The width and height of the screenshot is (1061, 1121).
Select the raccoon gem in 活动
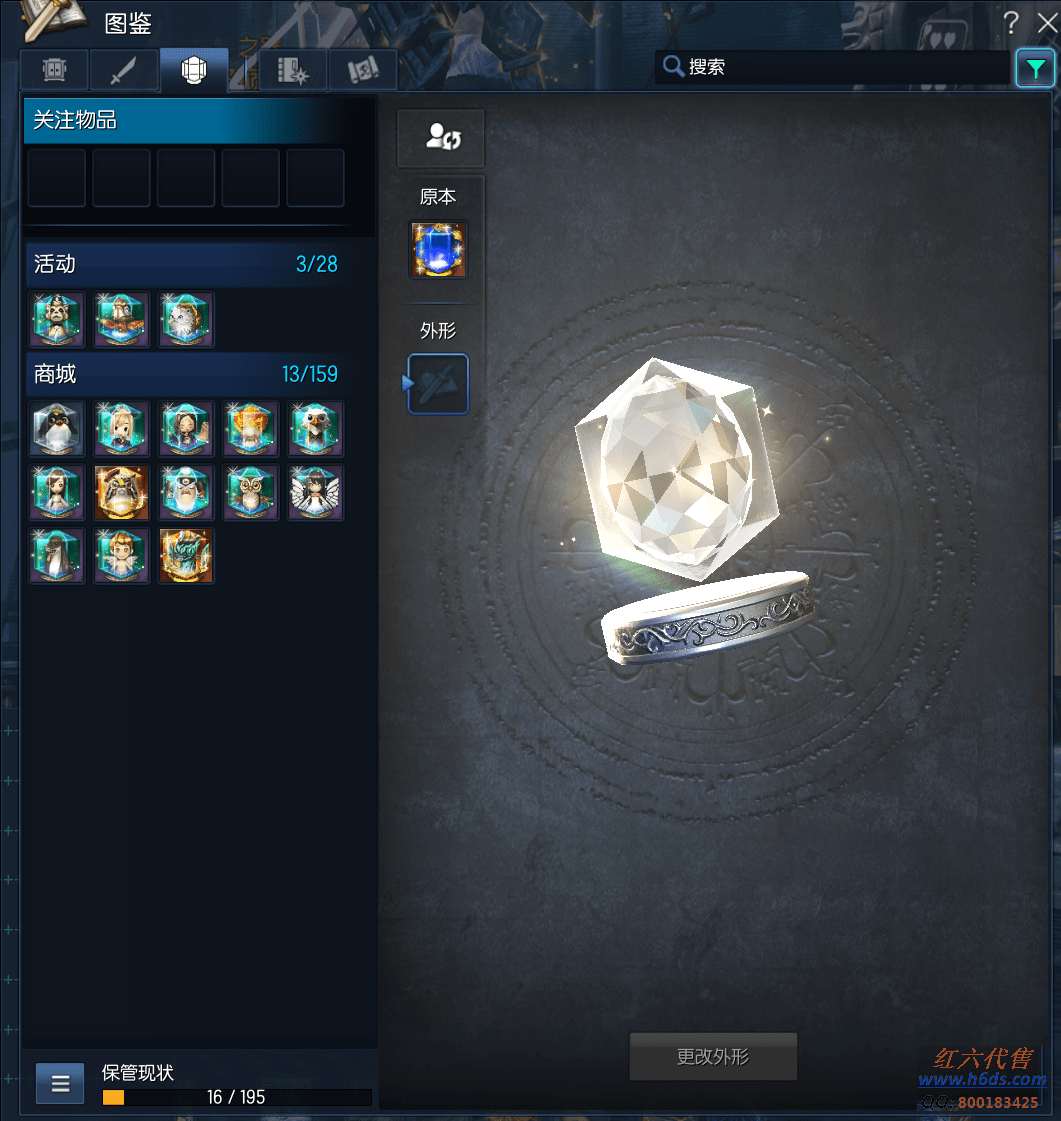[57, 320]
